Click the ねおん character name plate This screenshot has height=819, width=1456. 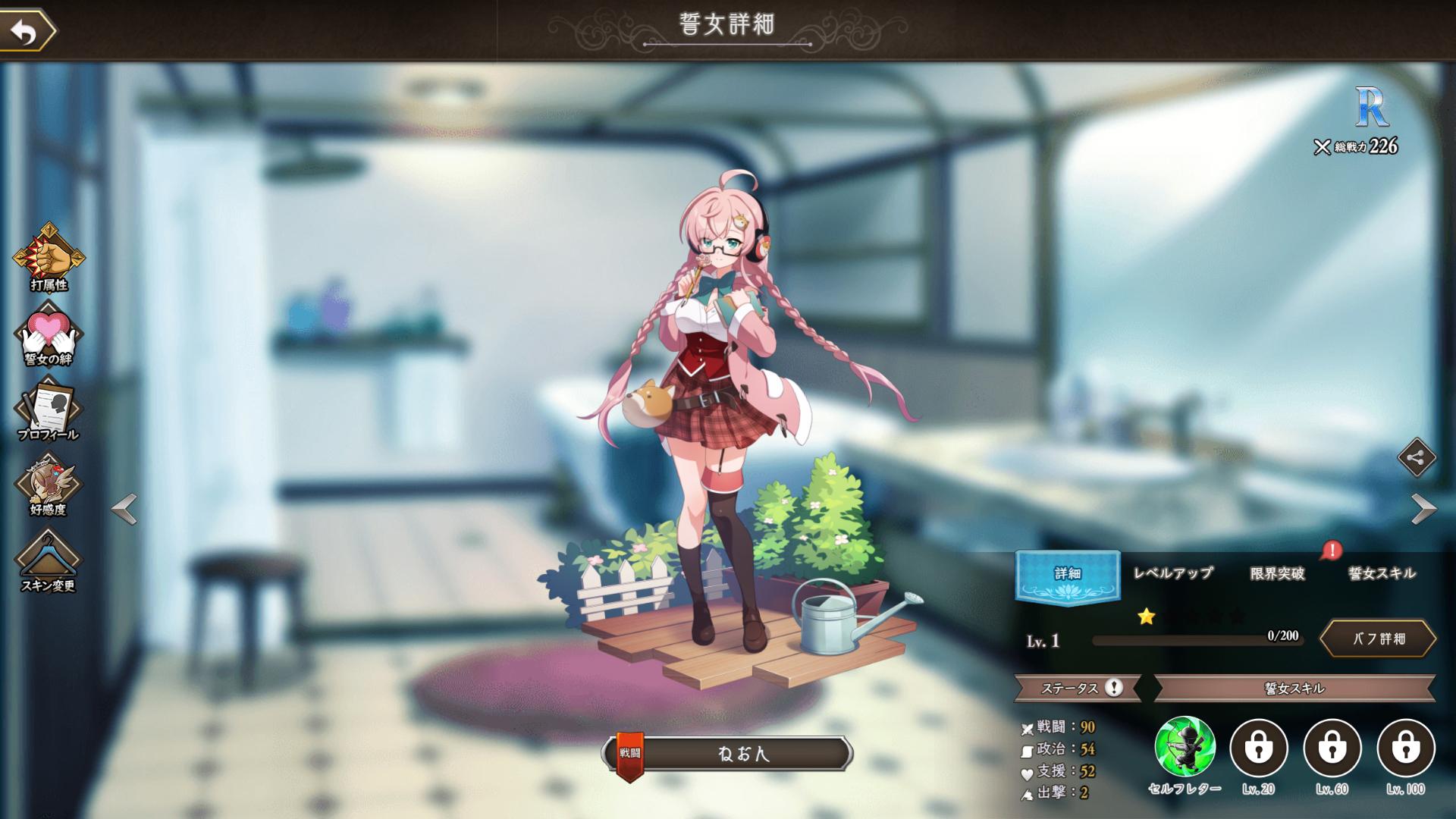point(742,754)
